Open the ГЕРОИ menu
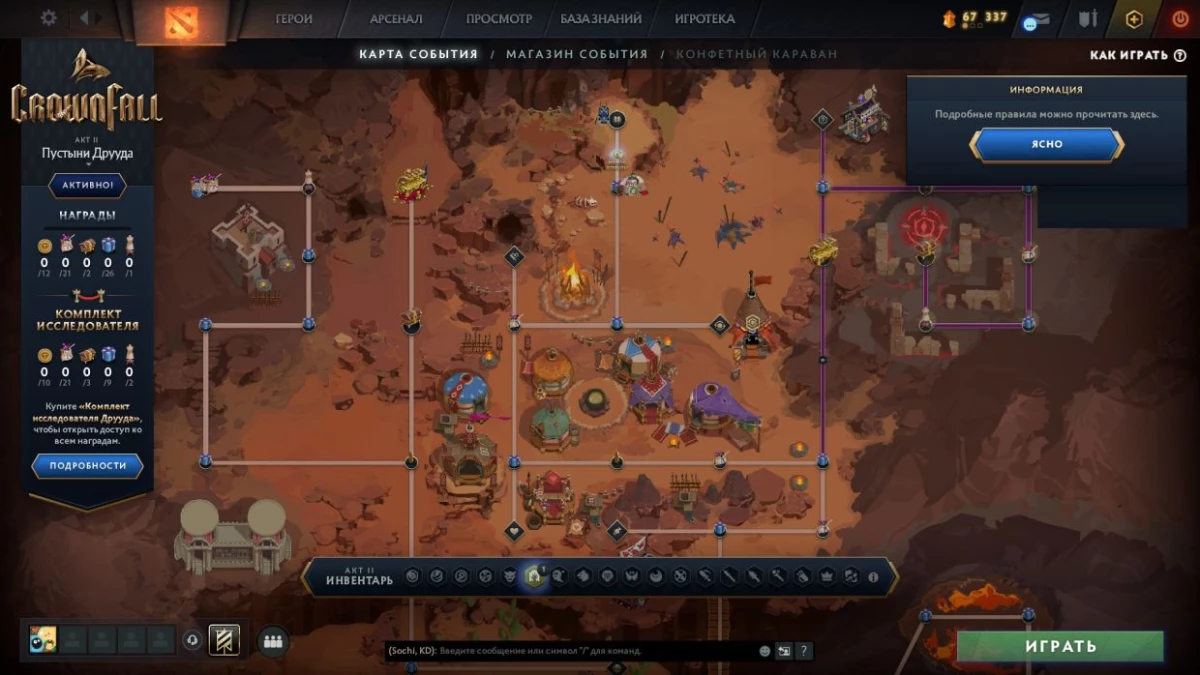This screenshot has width=1200, height=675. coord(294,19)
